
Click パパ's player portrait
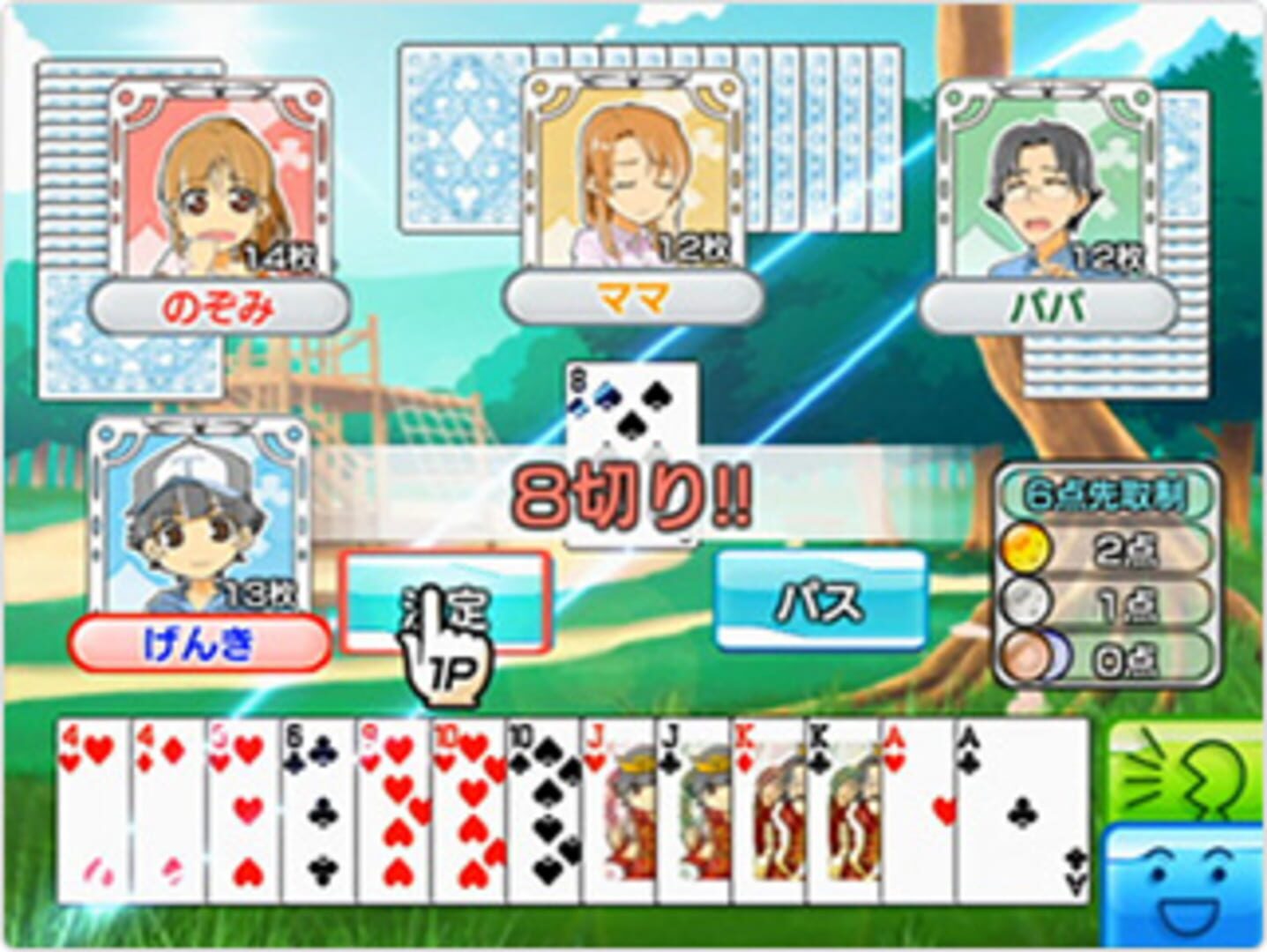(x=1045, y=176)
